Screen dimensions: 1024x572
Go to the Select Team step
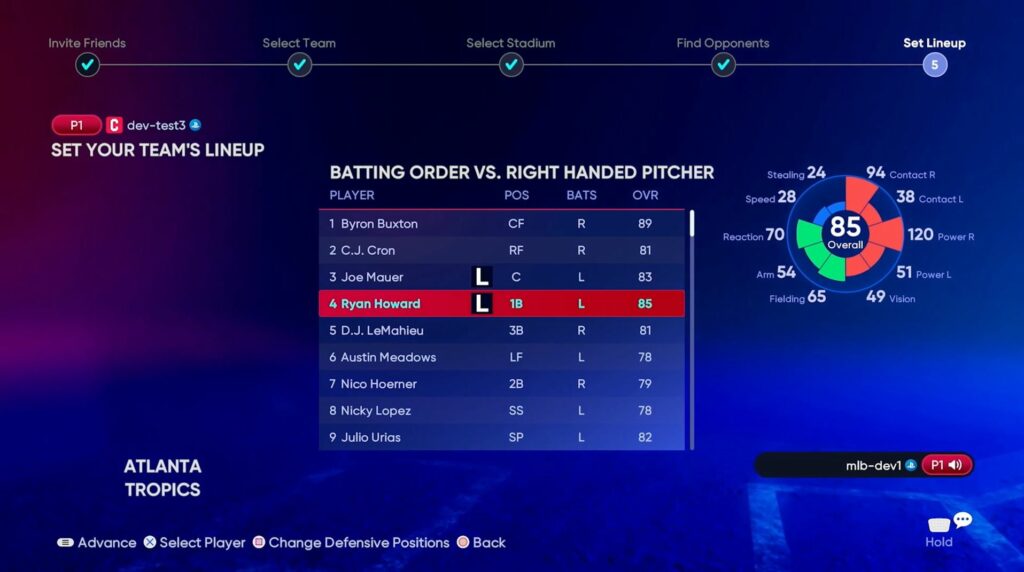pos(299,65)
